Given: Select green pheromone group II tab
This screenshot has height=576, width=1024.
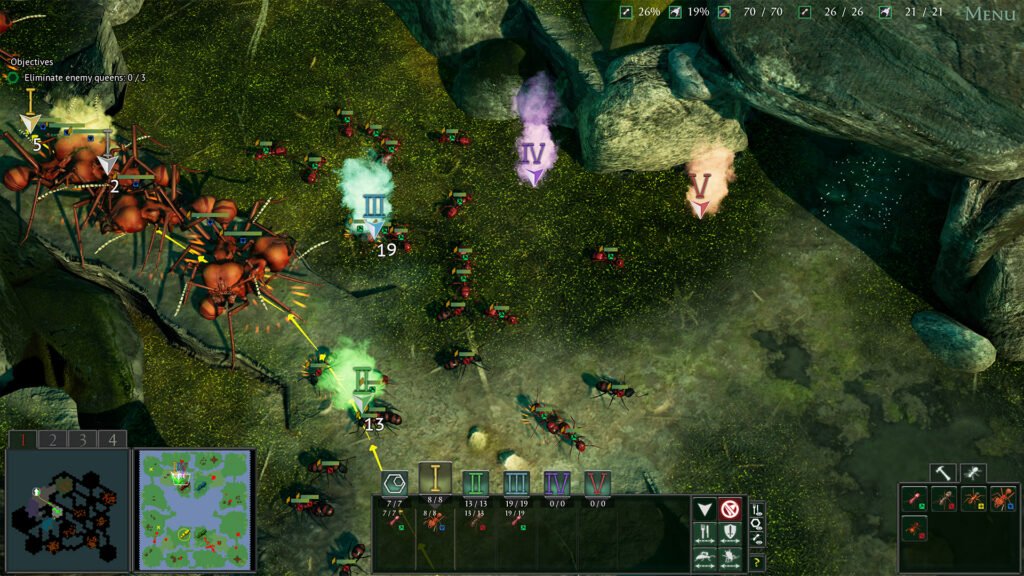Looking at the screenshot, I should tap(476, 483).
